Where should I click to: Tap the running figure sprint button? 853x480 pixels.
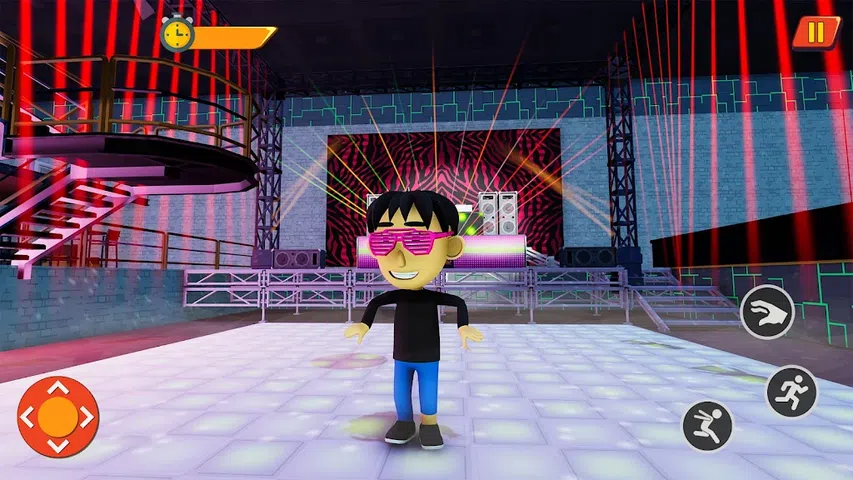point(791,391)
